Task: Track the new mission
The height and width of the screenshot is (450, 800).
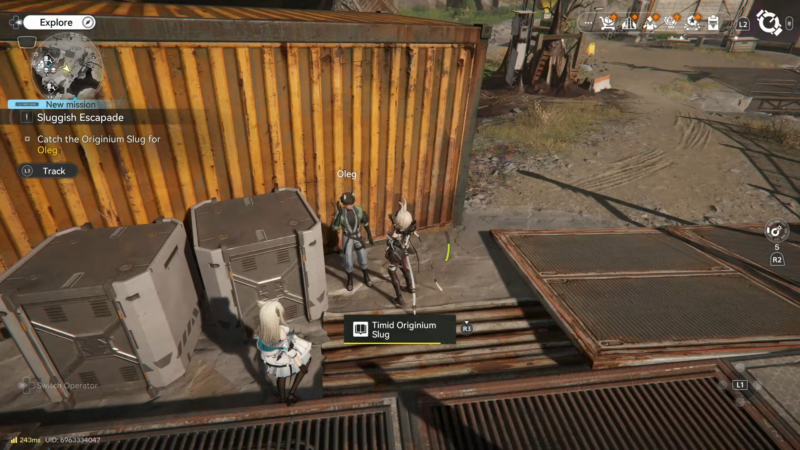Action: coord(47,171)
